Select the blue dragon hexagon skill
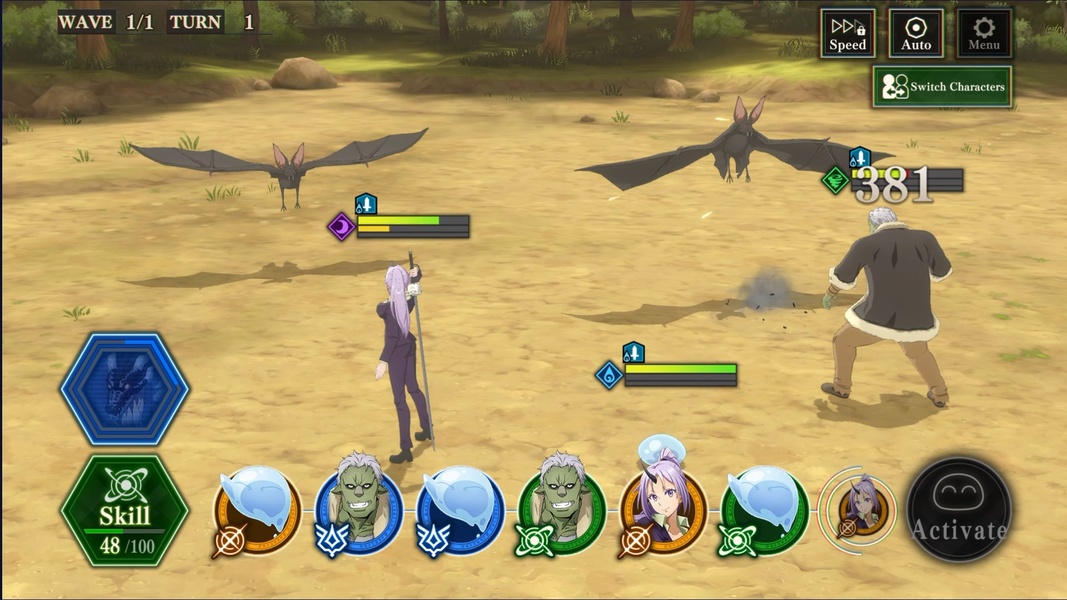Viewport: 1067px width, 600px height. pyautogui.click(x=125, y=389)
